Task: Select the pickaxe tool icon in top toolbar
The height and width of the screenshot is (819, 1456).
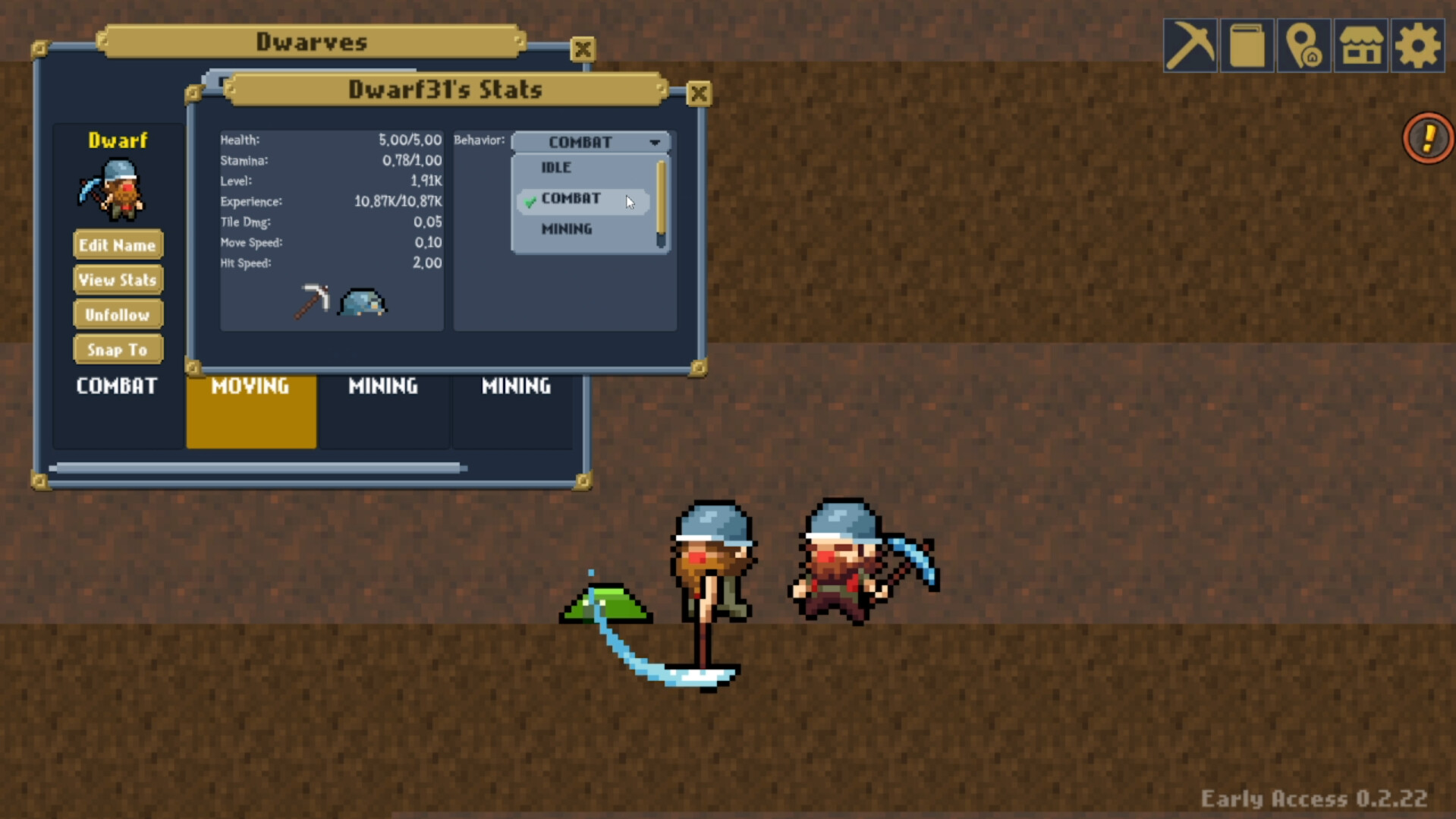Action: click(1190, 45)
